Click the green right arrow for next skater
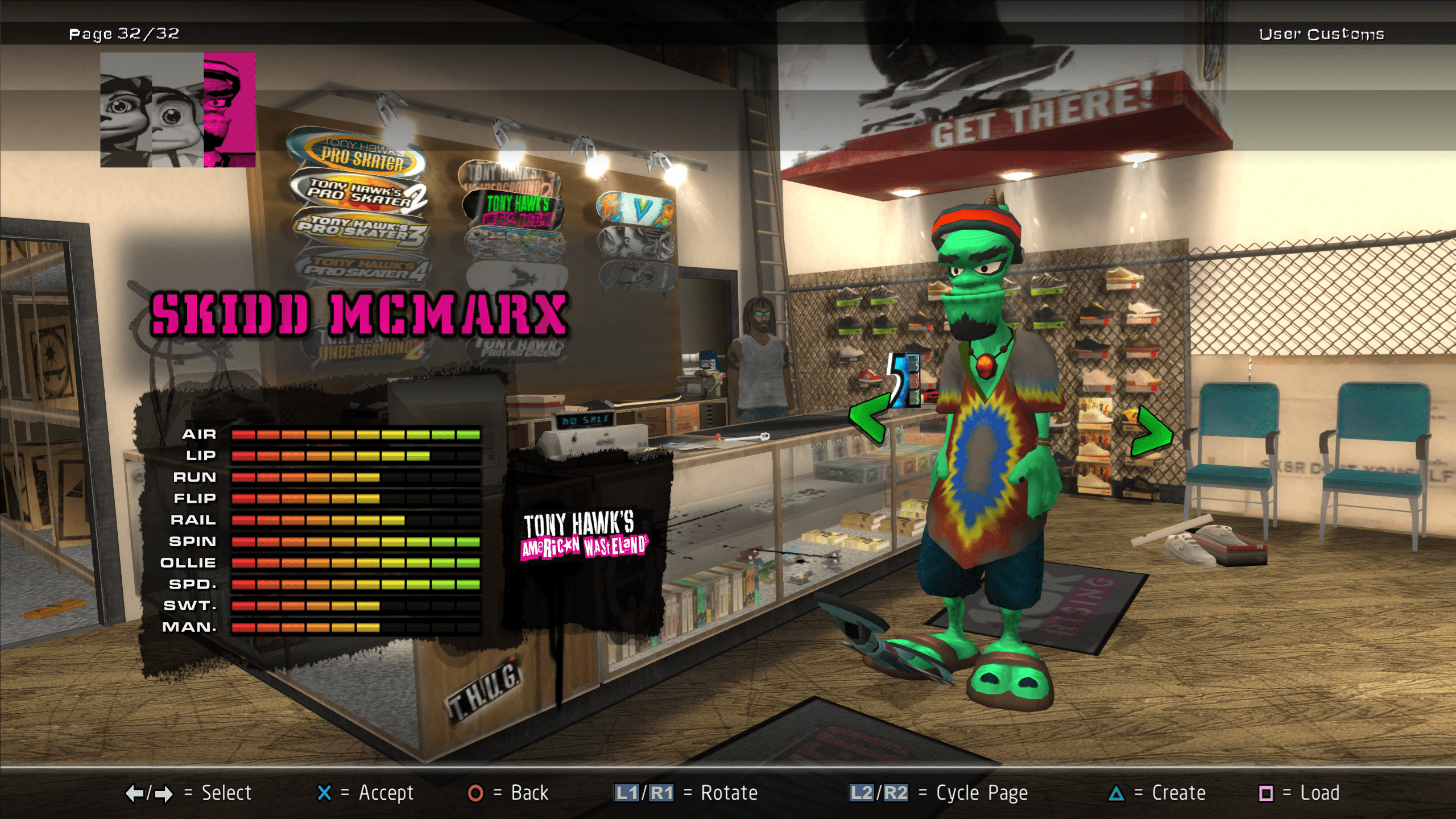The width and height of the screenshot is (1456, 819). point(1151,432)
